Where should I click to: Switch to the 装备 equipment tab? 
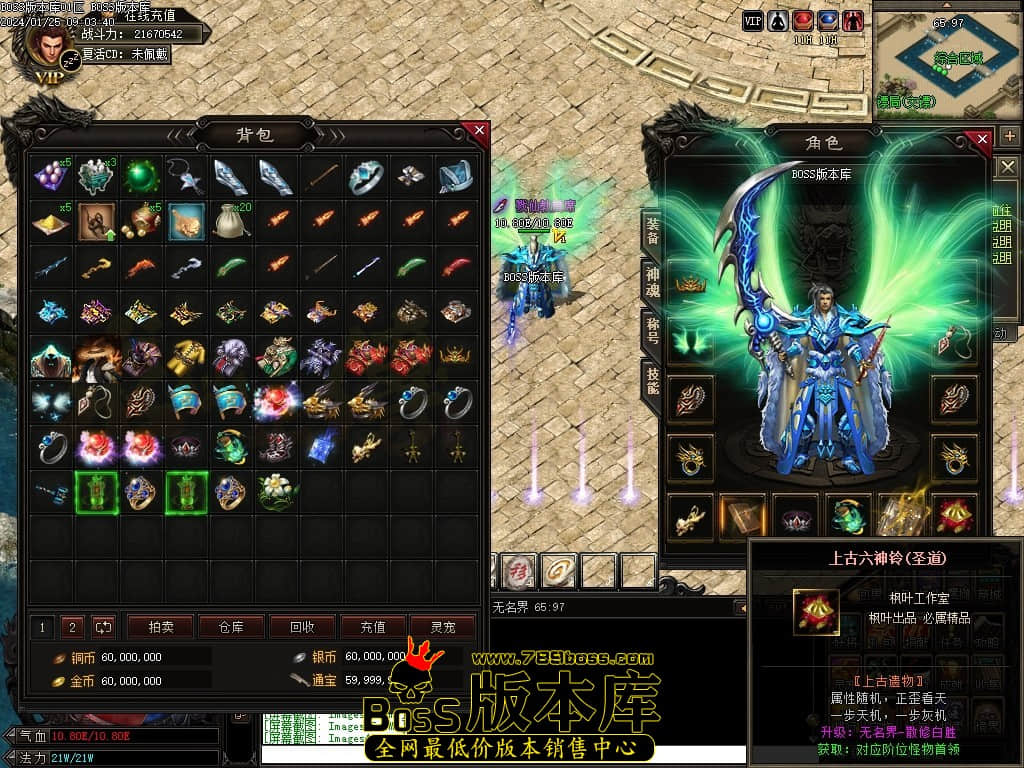click(x=652, y=231)
